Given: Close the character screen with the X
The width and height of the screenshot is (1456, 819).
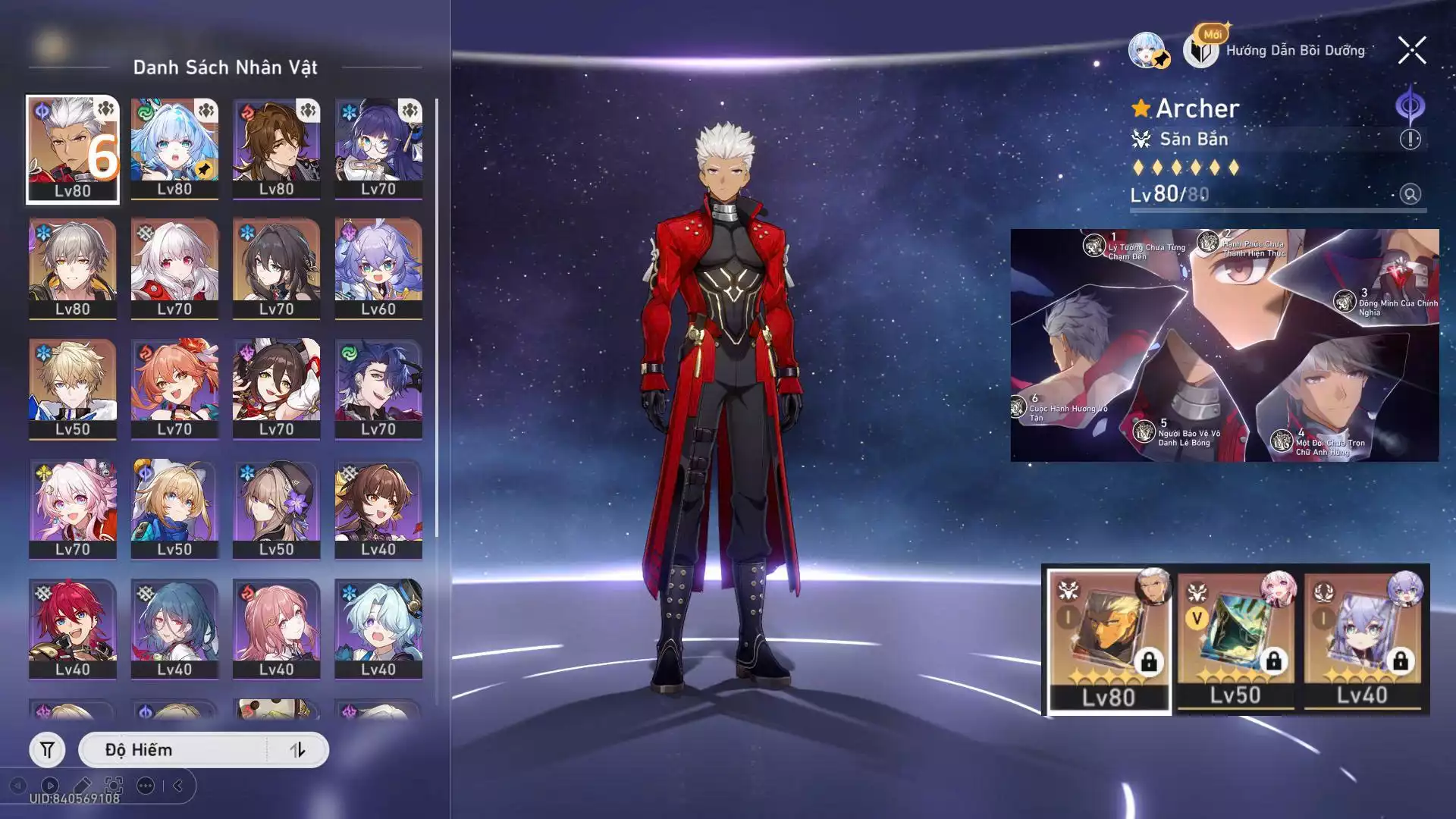Looking at the screenshot, I should pos(1411,51).
